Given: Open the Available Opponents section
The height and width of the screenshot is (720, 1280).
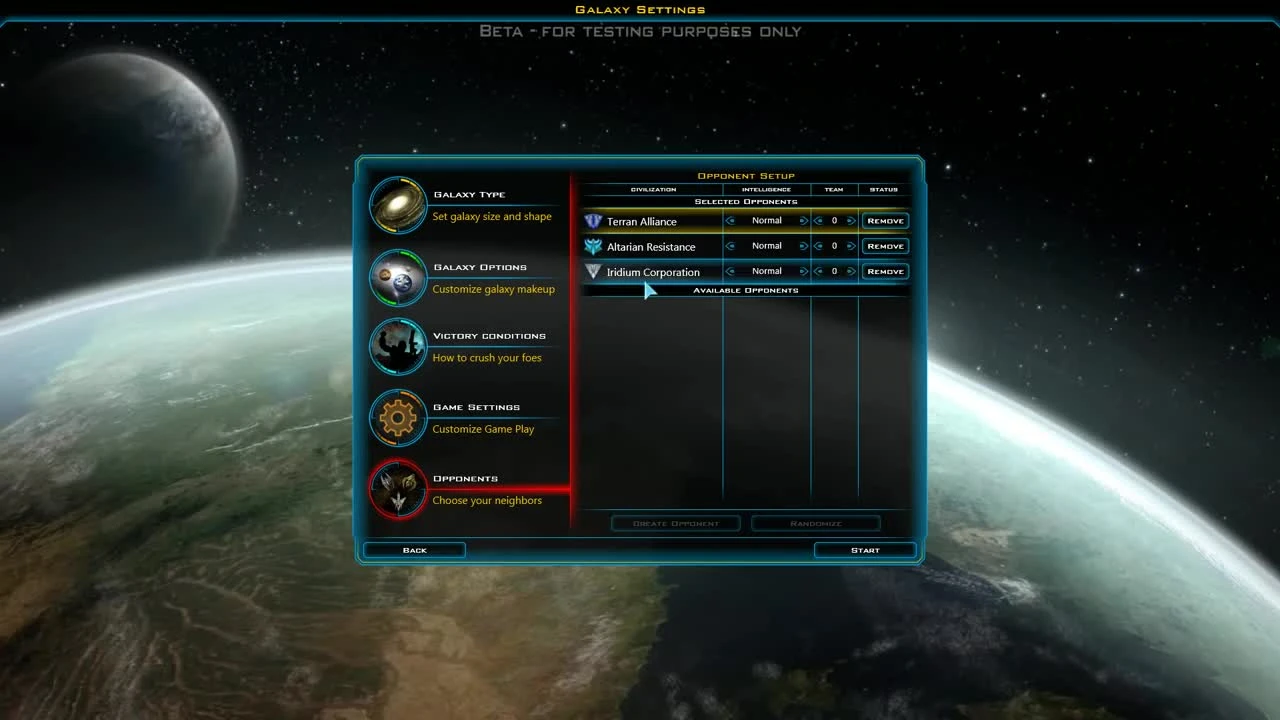Looking at the screenshot, I should coord(745,290).
